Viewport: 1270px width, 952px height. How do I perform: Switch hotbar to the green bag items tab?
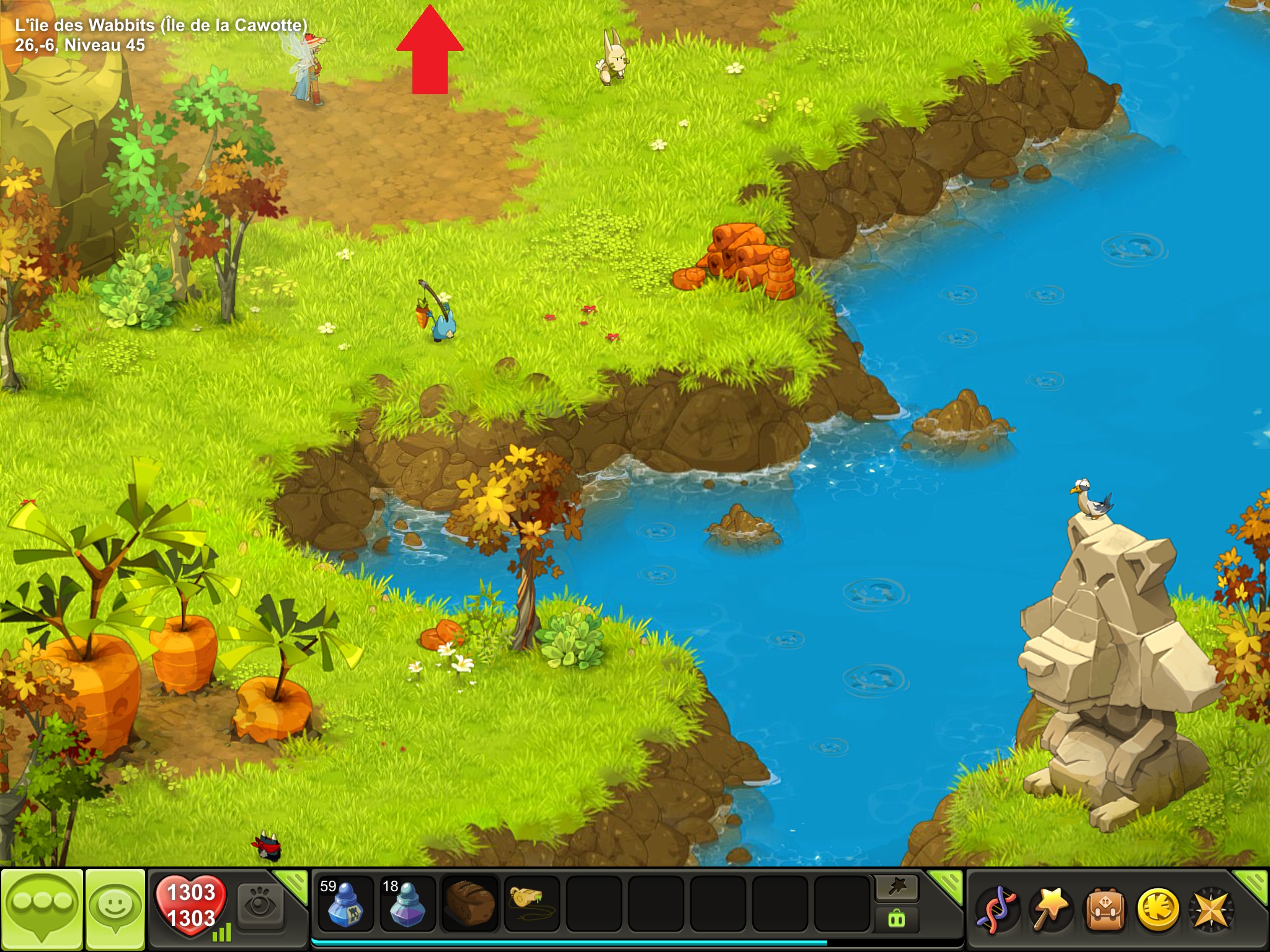click(x=897, y=919)
